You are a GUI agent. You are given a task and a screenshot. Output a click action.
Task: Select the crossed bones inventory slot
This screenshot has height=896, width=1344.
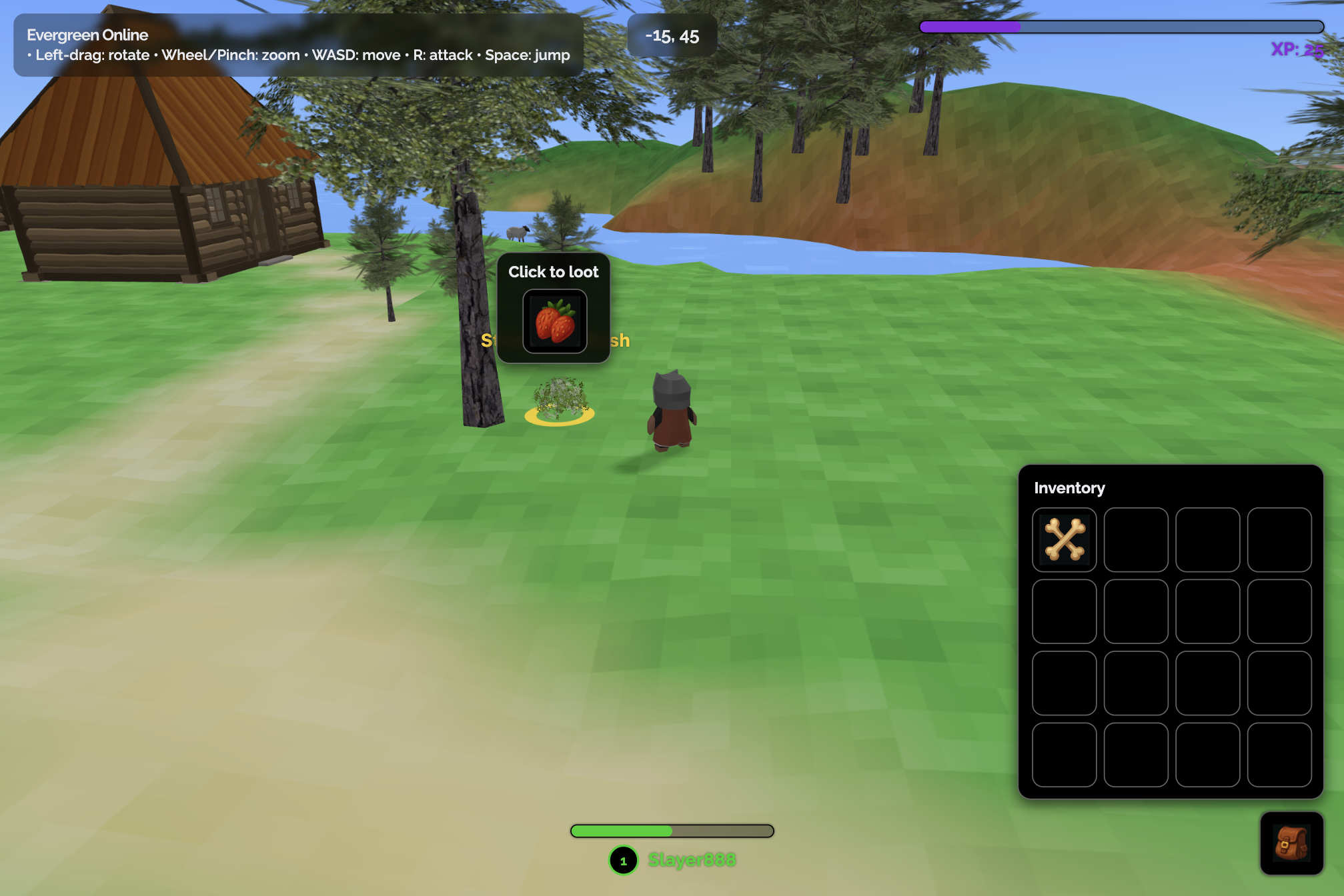[1064, 539]
